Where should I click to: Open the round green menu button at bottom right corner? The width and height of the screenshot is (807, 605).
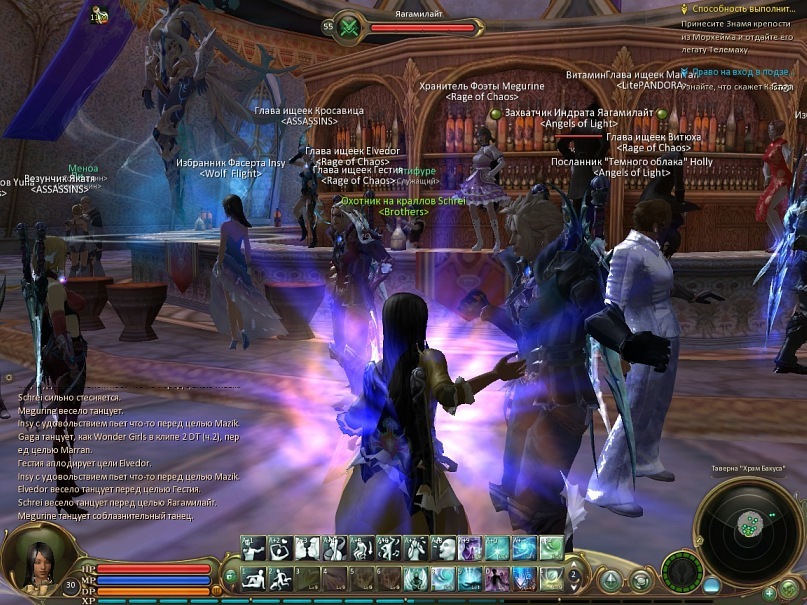coord(790,588)
